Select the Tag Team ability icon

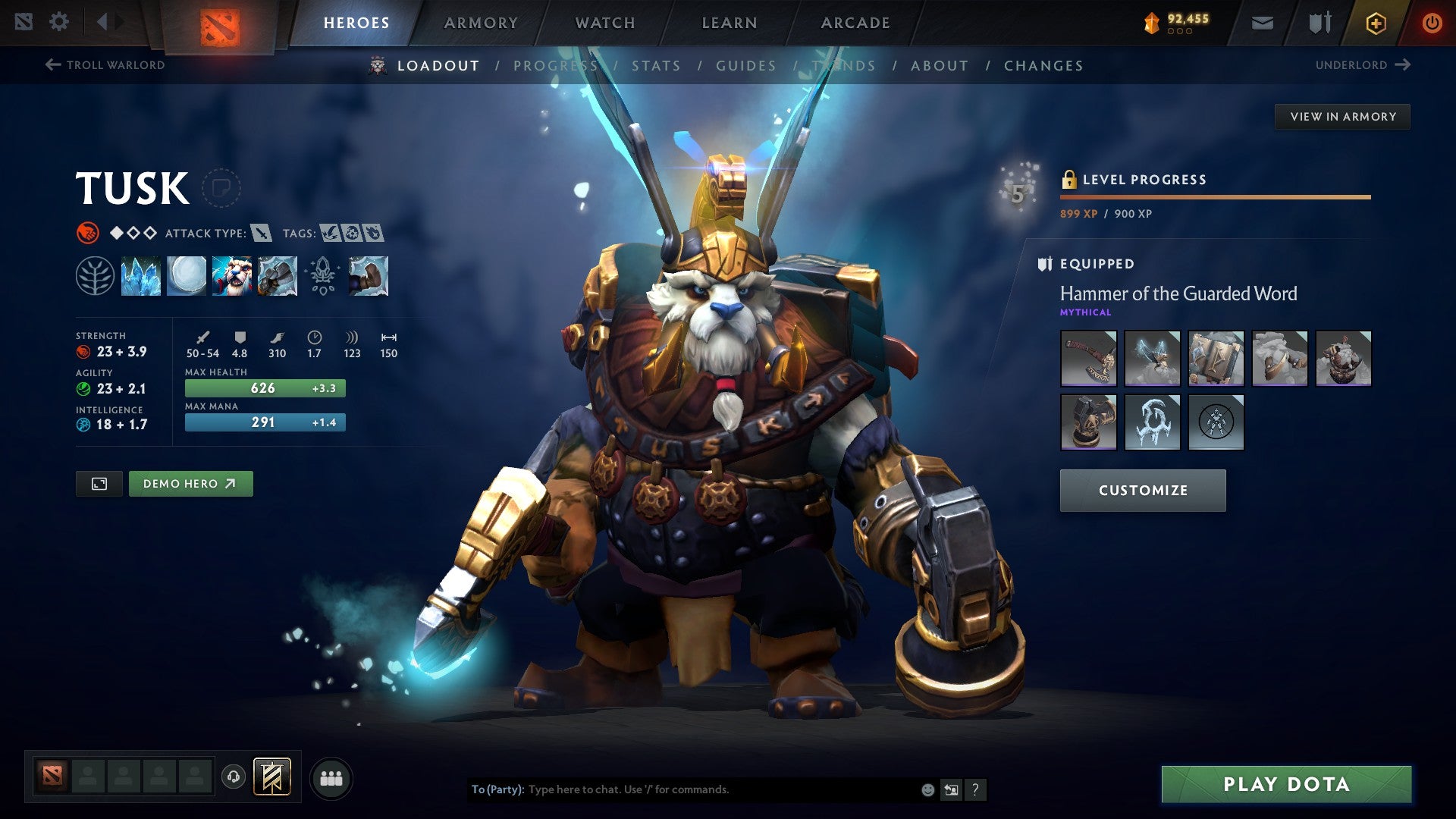(232, 275)
